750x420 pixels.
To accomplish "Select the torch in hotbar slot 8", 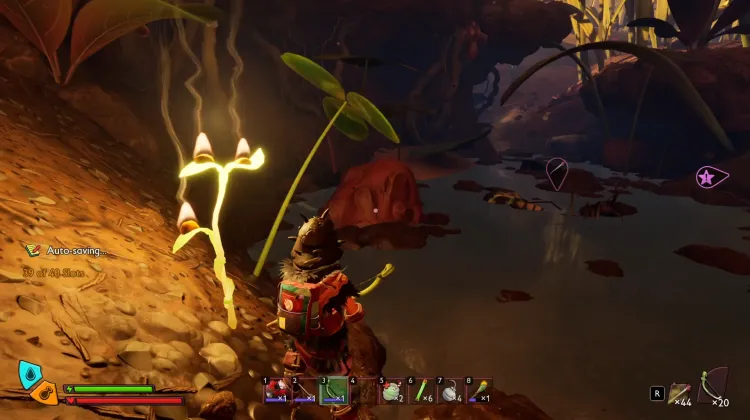I will [478, 391].
